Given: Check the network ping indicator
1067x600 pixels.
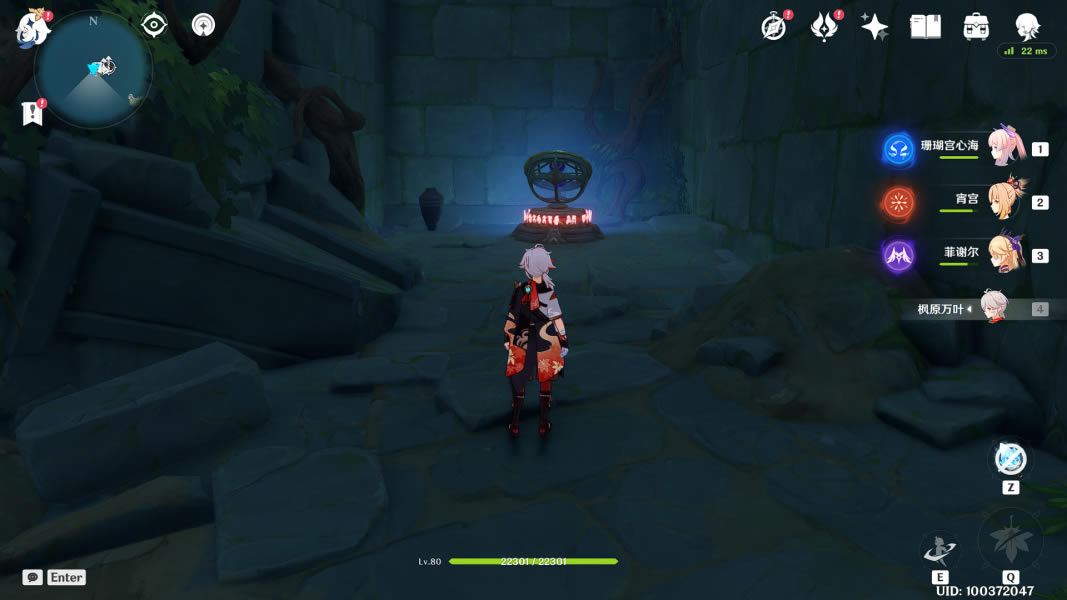Looking at the screenshot, I should [x=1026, y=51].
